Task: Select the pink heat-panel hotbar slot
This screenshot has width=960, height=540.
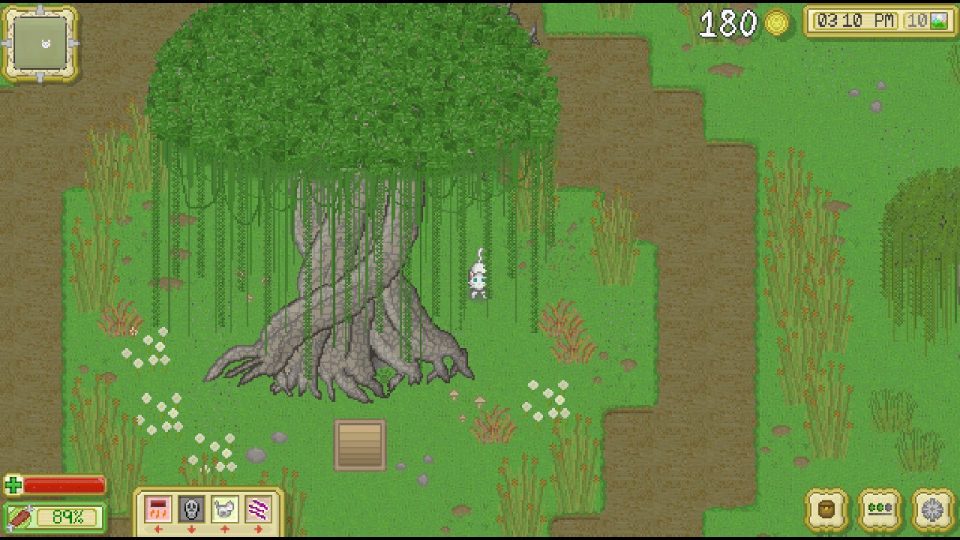Action: 157,509
